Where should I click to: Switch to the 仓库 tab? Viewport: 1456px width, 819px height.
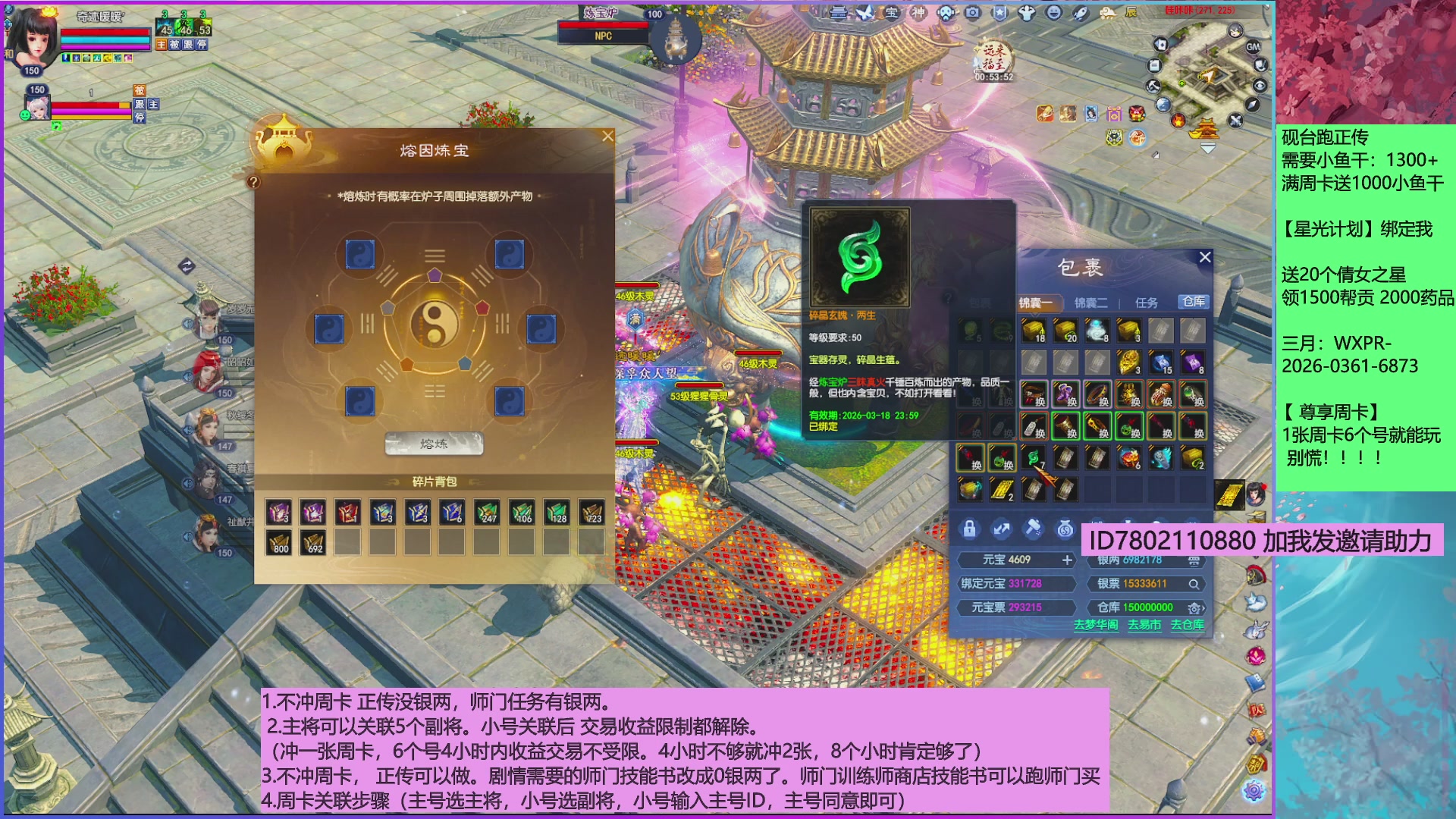click(x=1195, y=302)
